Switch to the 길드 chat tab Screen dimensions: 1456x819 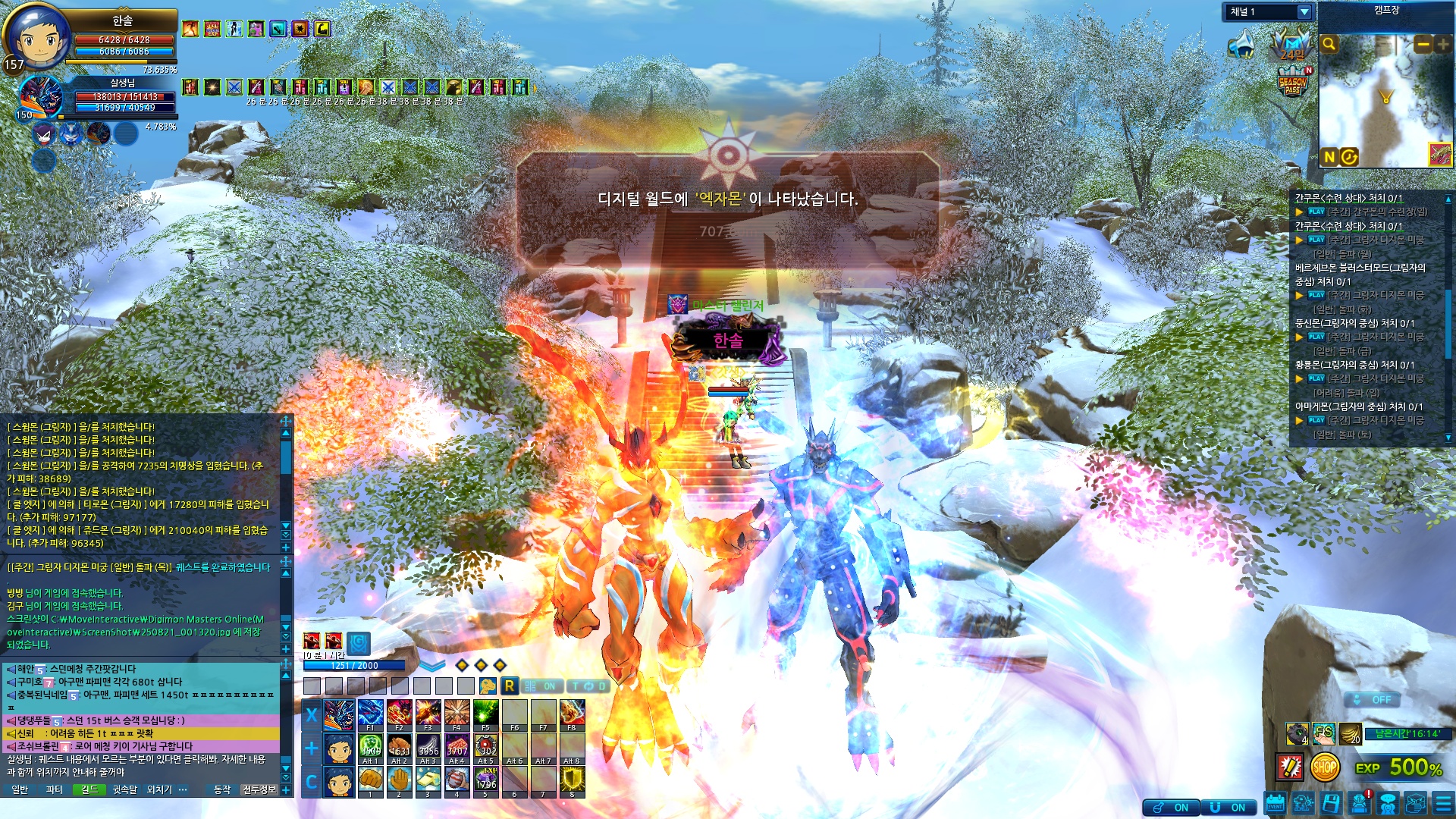point(89,789)
